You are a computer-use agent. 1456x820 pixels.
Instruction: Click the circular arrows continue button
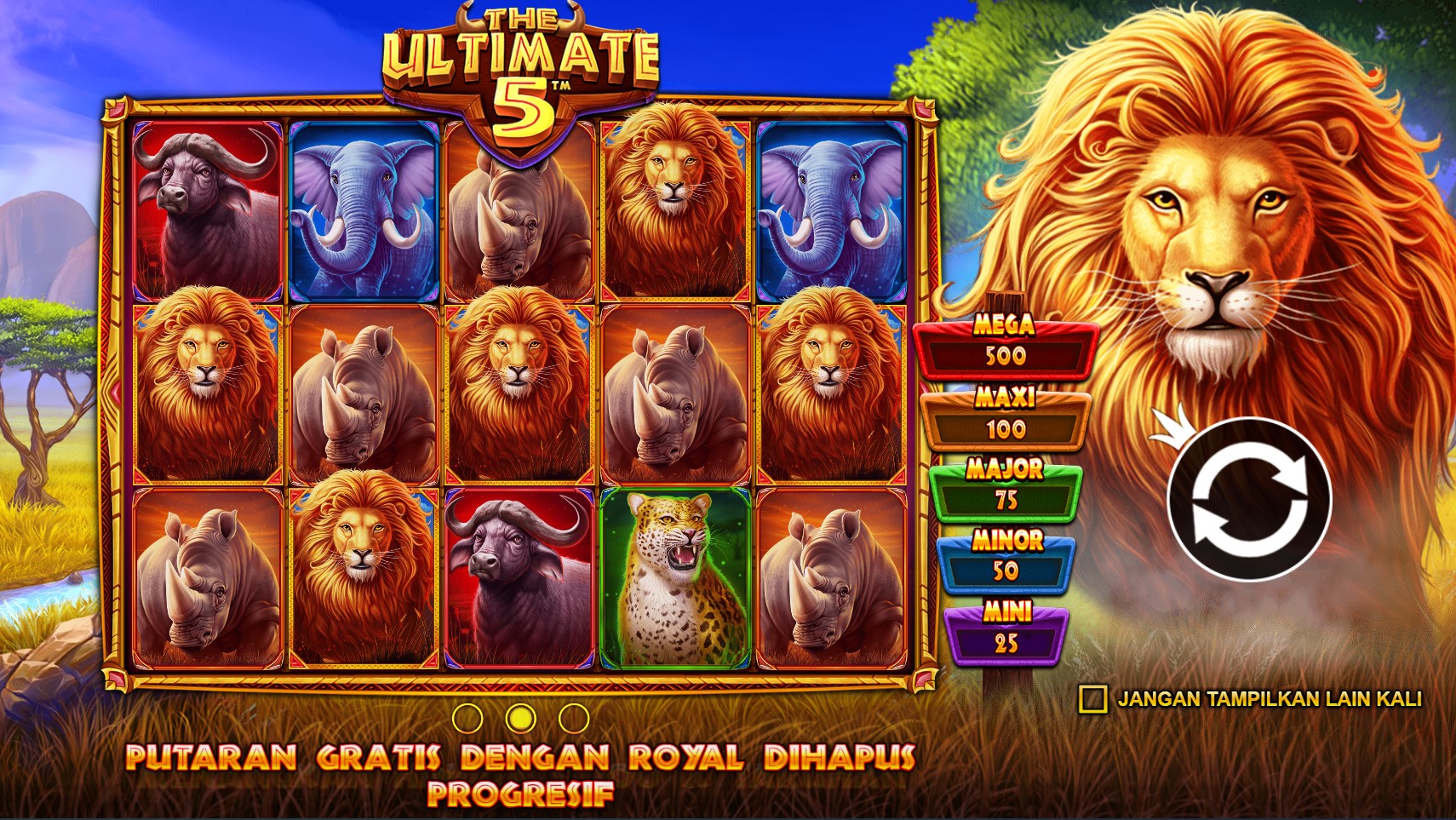point(1248,500)
